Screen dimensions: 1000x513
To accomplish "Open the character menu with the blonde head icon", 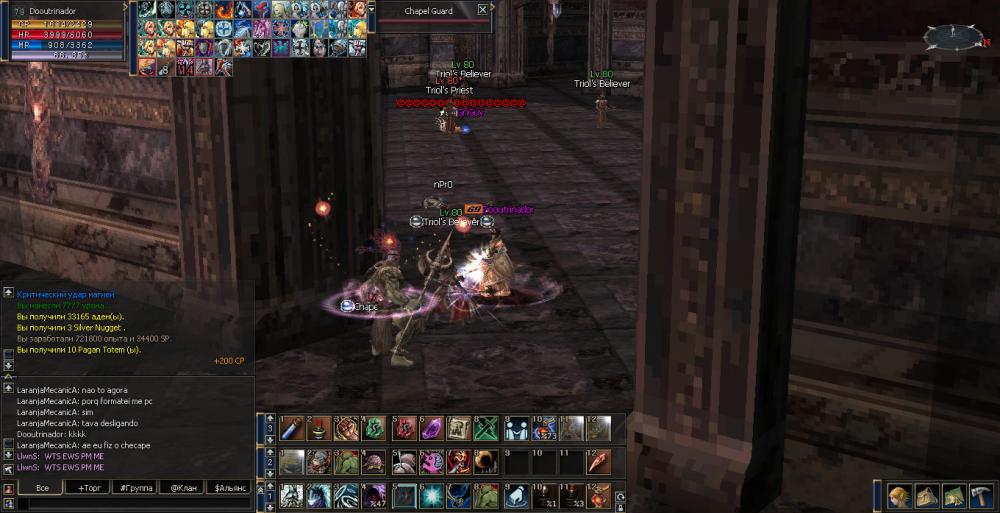I will pyautogui.click(x=900, y=495).
